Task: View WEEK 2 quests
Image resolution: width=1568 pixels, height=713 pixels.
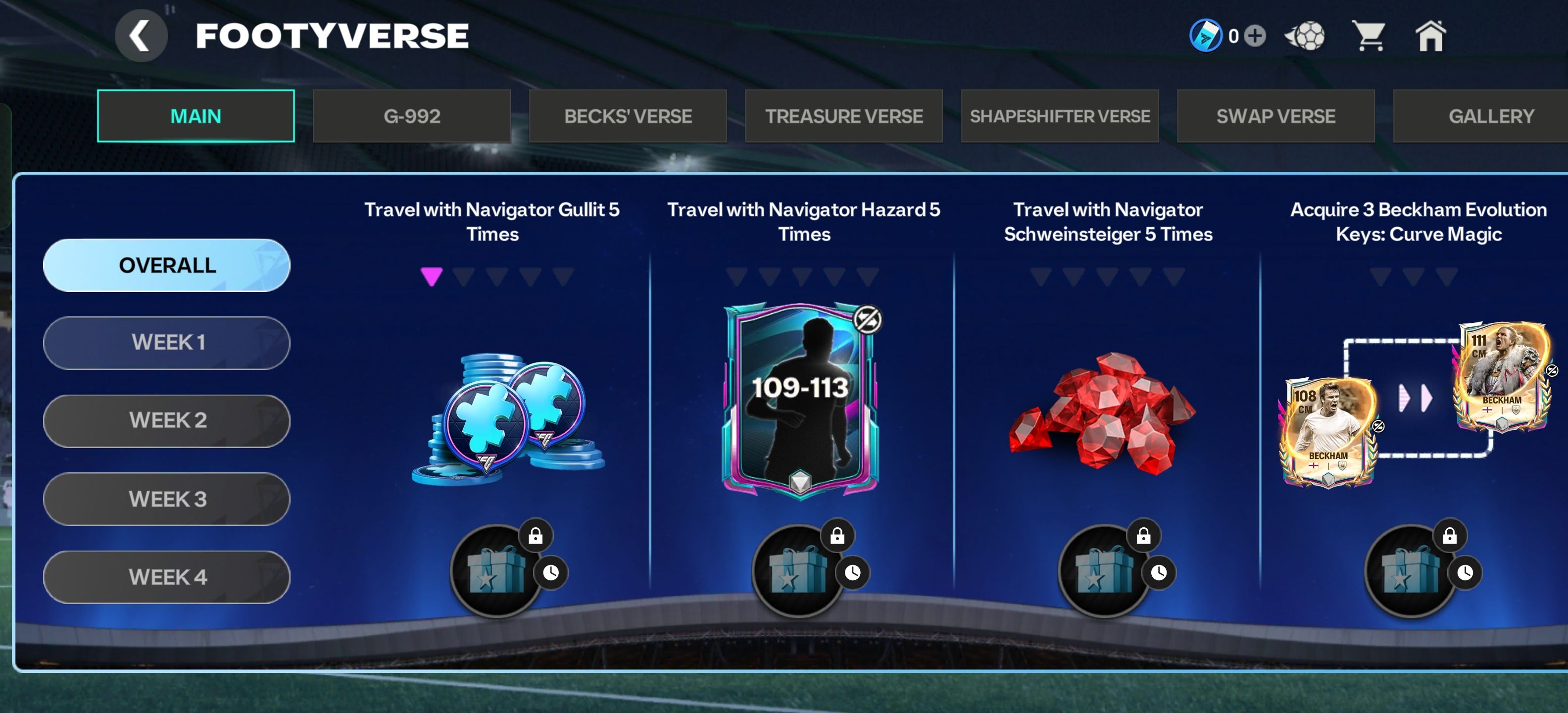Action: (167, 421)
